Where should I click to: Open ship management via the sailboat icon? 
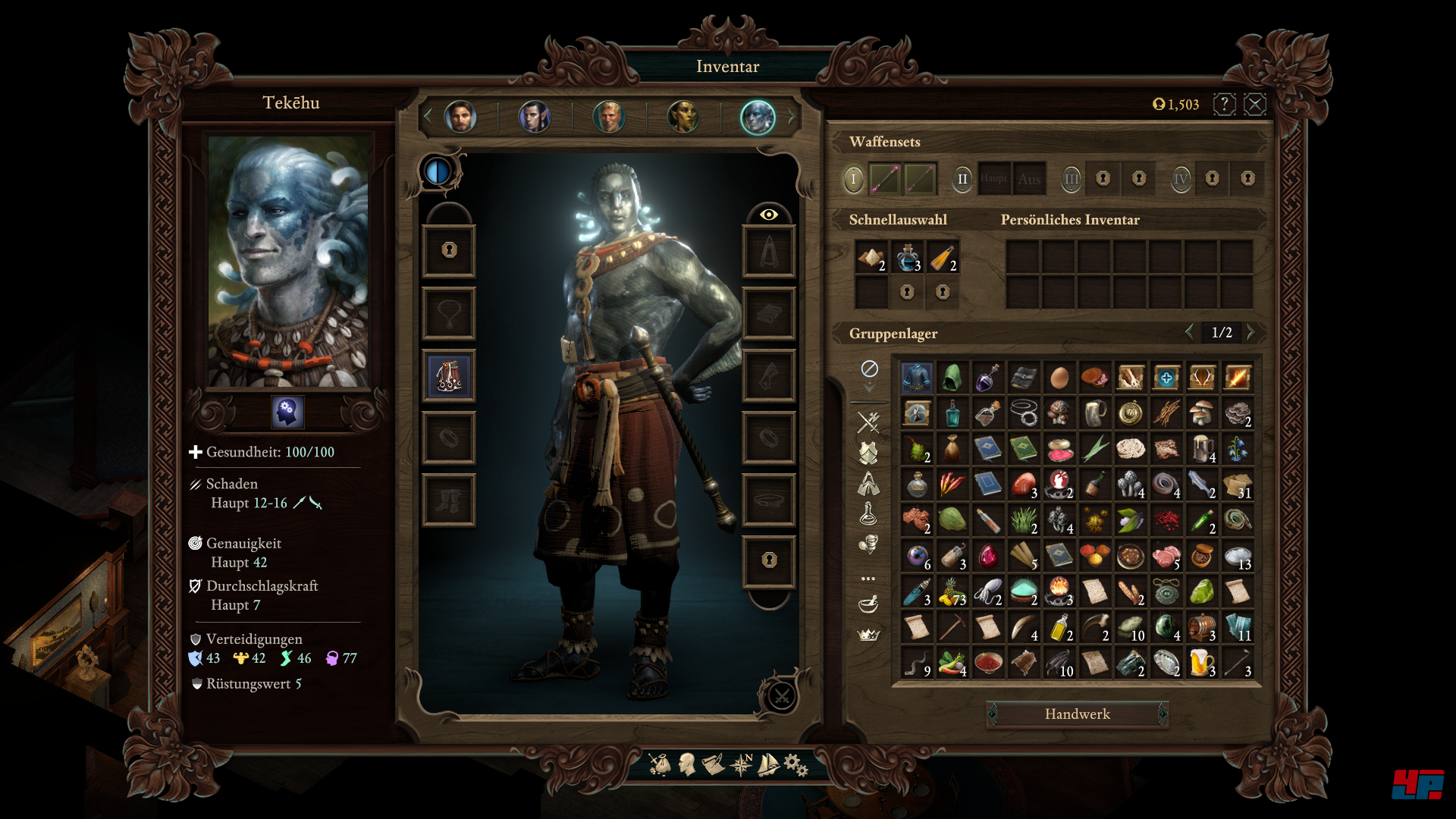coord(767,766)
